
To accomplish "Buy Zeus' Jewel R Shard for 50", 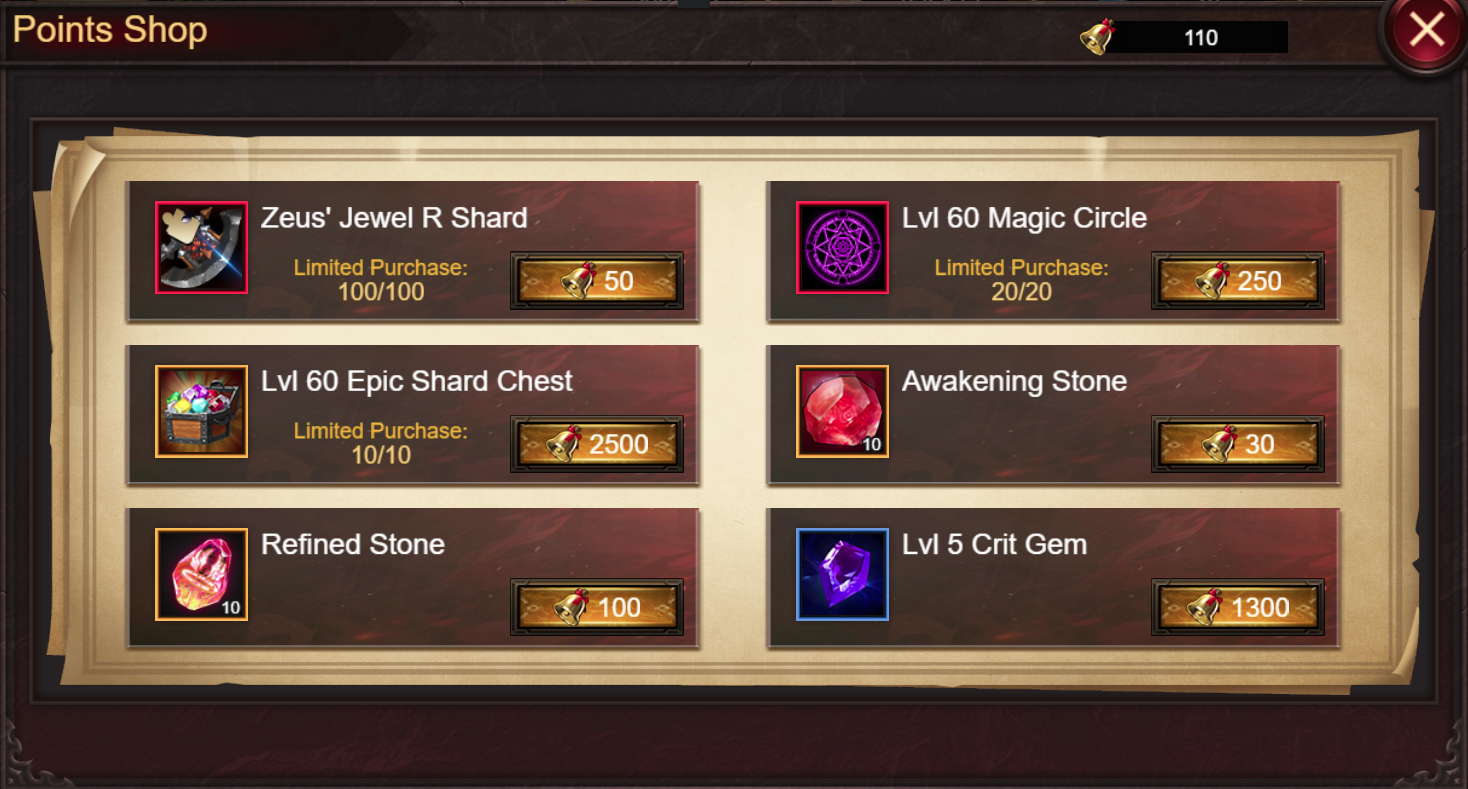I will point(597,281).
